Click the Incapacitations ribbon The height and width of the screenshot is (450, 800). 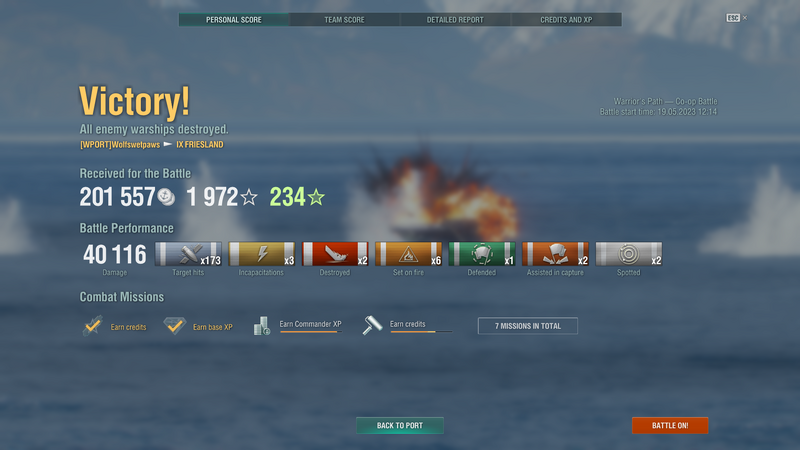click(x=262, y=255)
